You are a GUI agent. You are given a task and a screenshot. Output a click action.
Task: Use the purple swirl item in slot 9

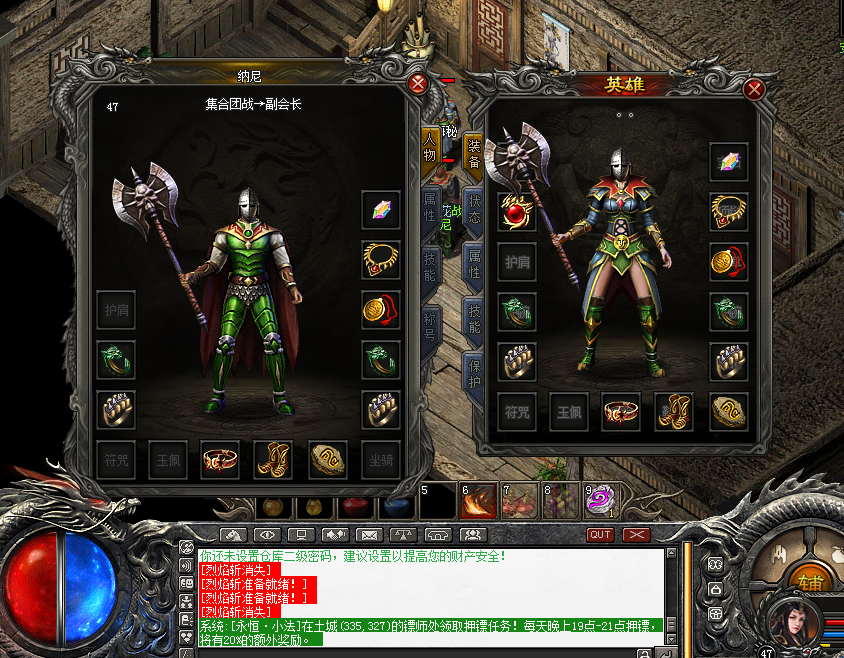click(601, 501)
